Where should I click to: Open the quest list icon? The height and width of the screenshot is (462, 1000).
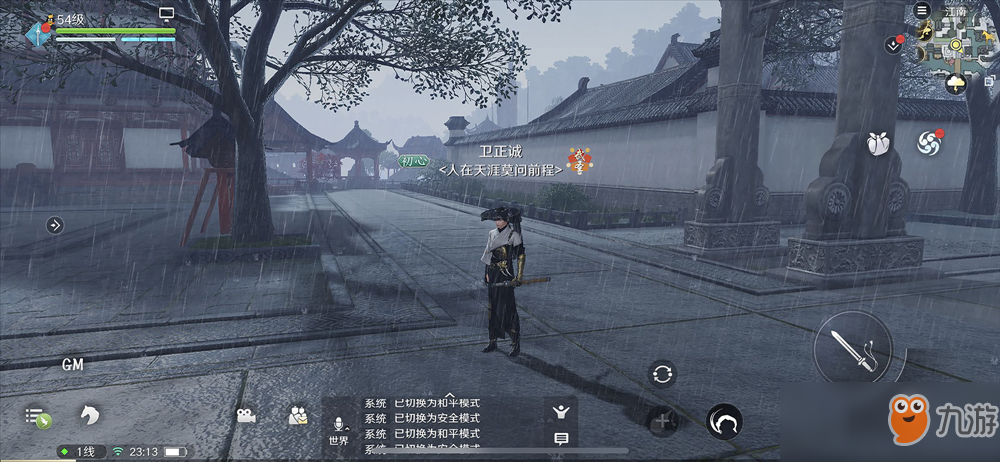click(37, 415)
